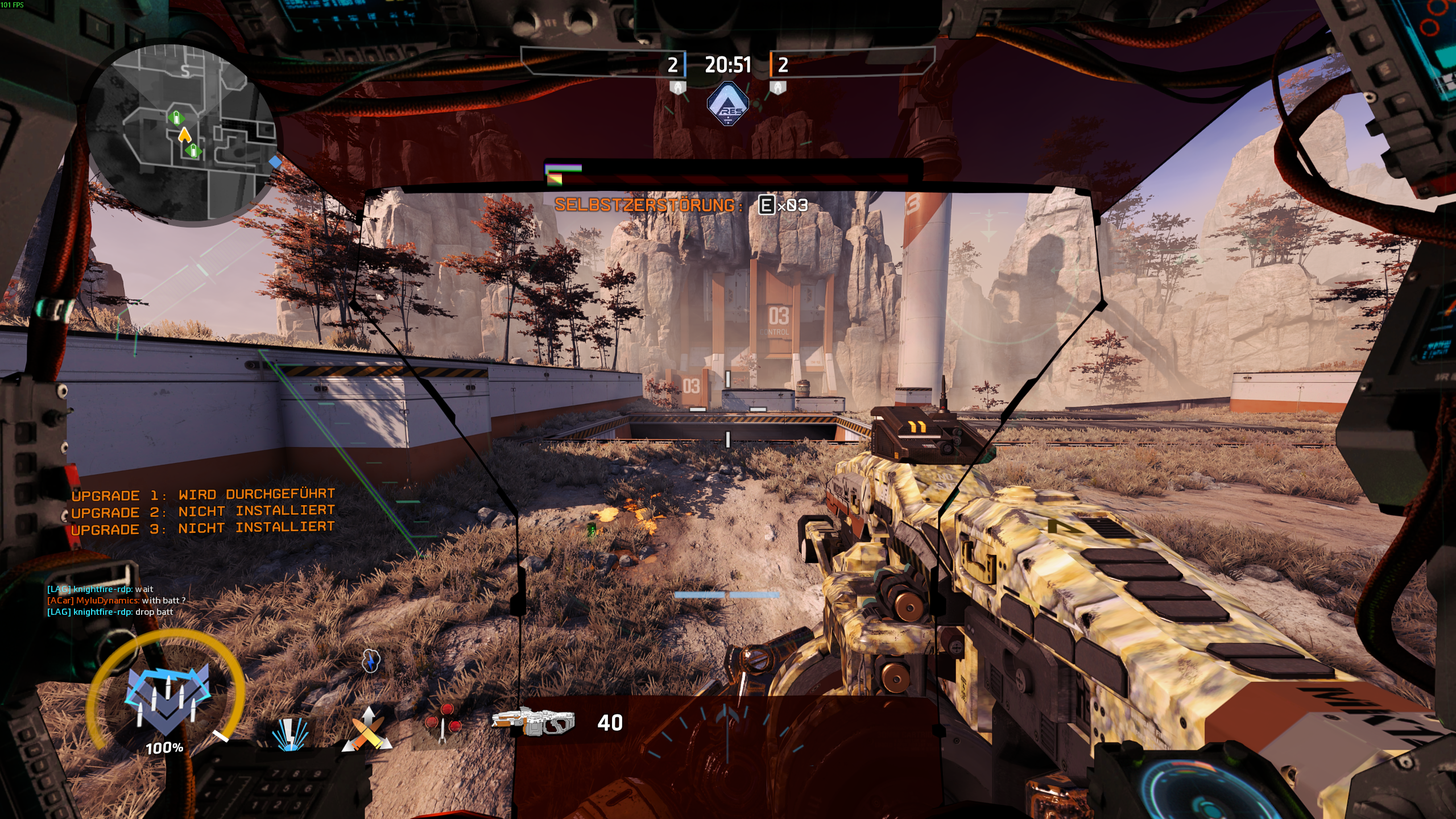Viewport: 1456px width, 819px height.
Task: Trigger the Rearm crossed-rockets ability
Action: pos(367,730)
